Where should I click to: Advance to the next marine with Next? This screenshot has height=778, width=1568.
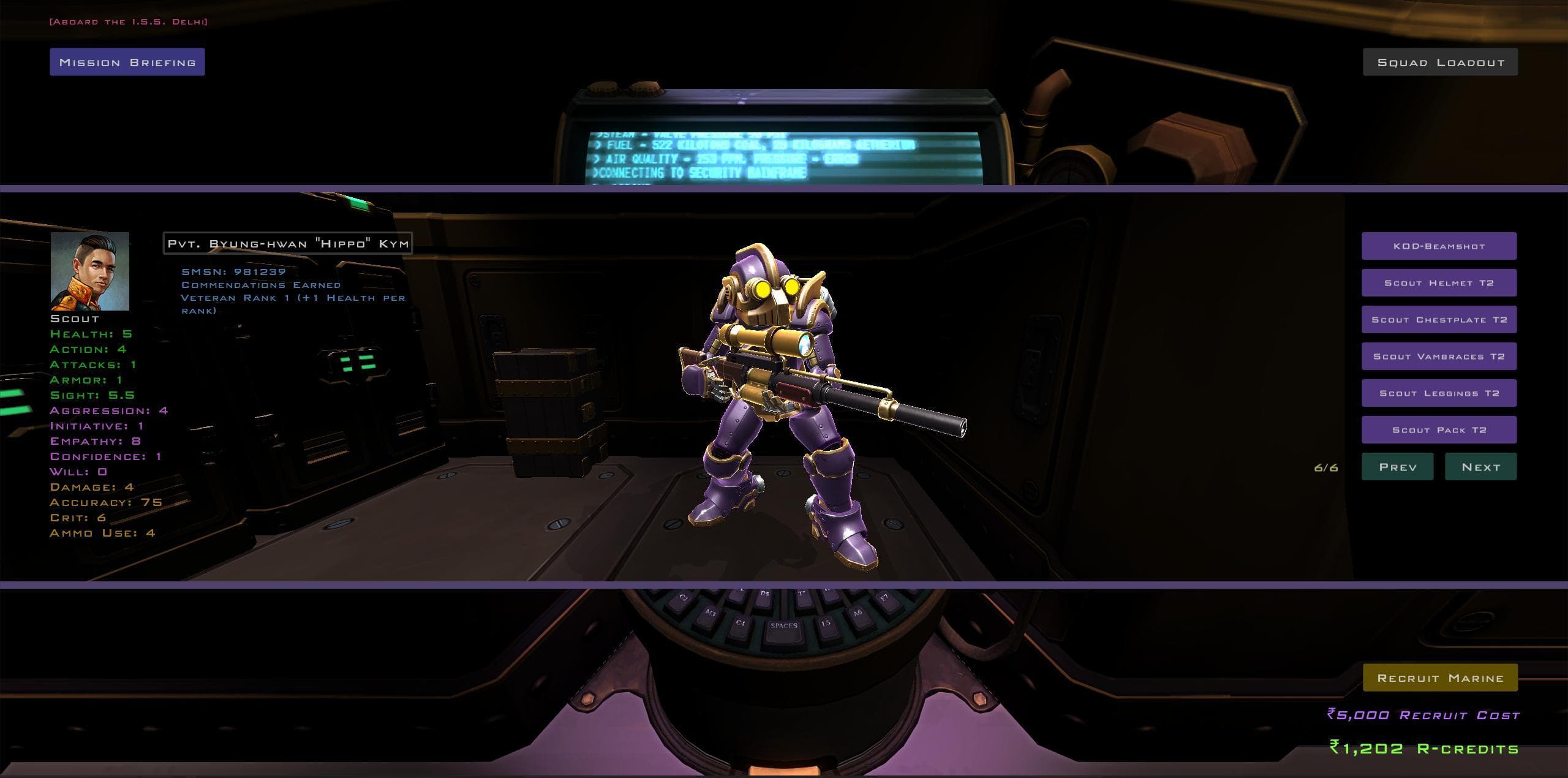coord(1480,466)
